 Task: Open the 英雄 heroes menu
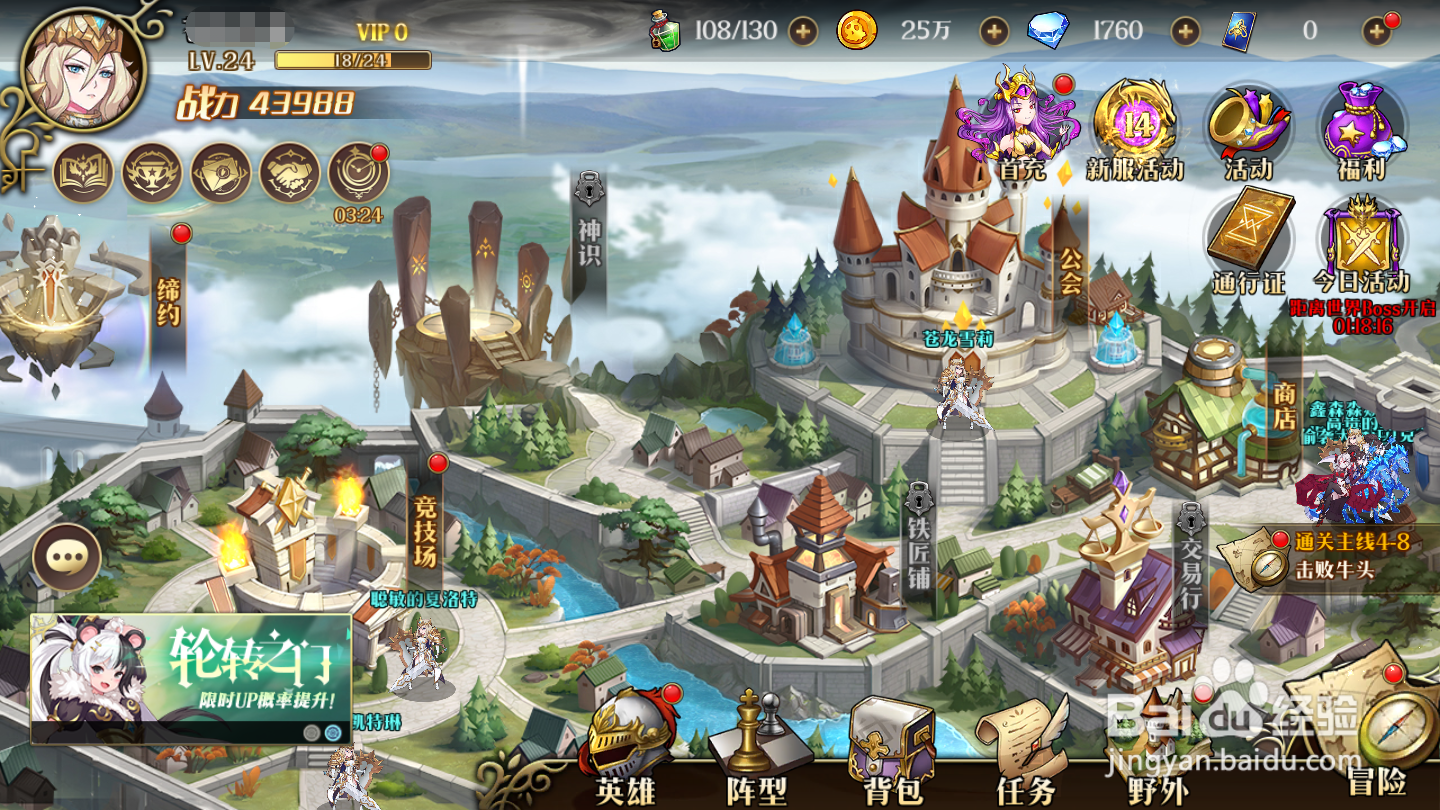[627, 752]
